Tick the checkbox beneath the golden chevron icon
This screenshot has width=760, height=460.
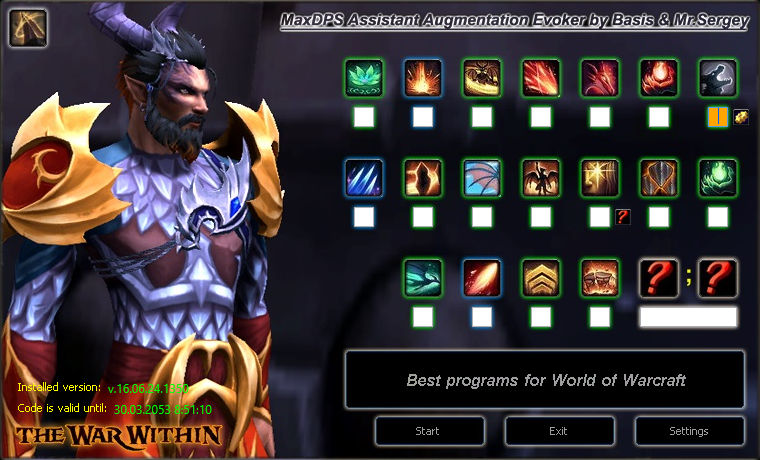[540, 317]
